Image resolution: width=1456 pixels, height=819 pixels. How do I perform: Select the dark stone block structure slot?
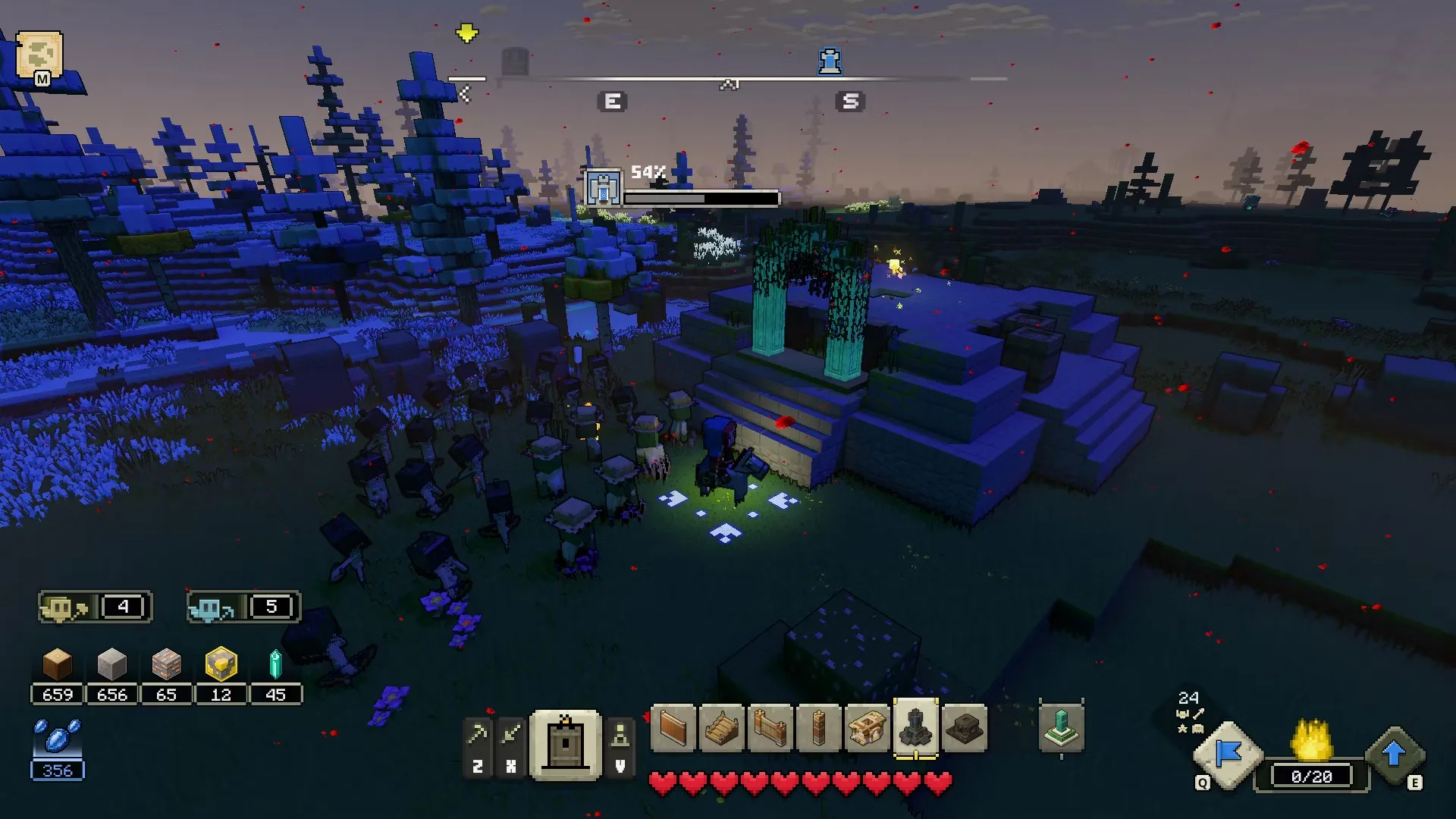click(964, 729)
